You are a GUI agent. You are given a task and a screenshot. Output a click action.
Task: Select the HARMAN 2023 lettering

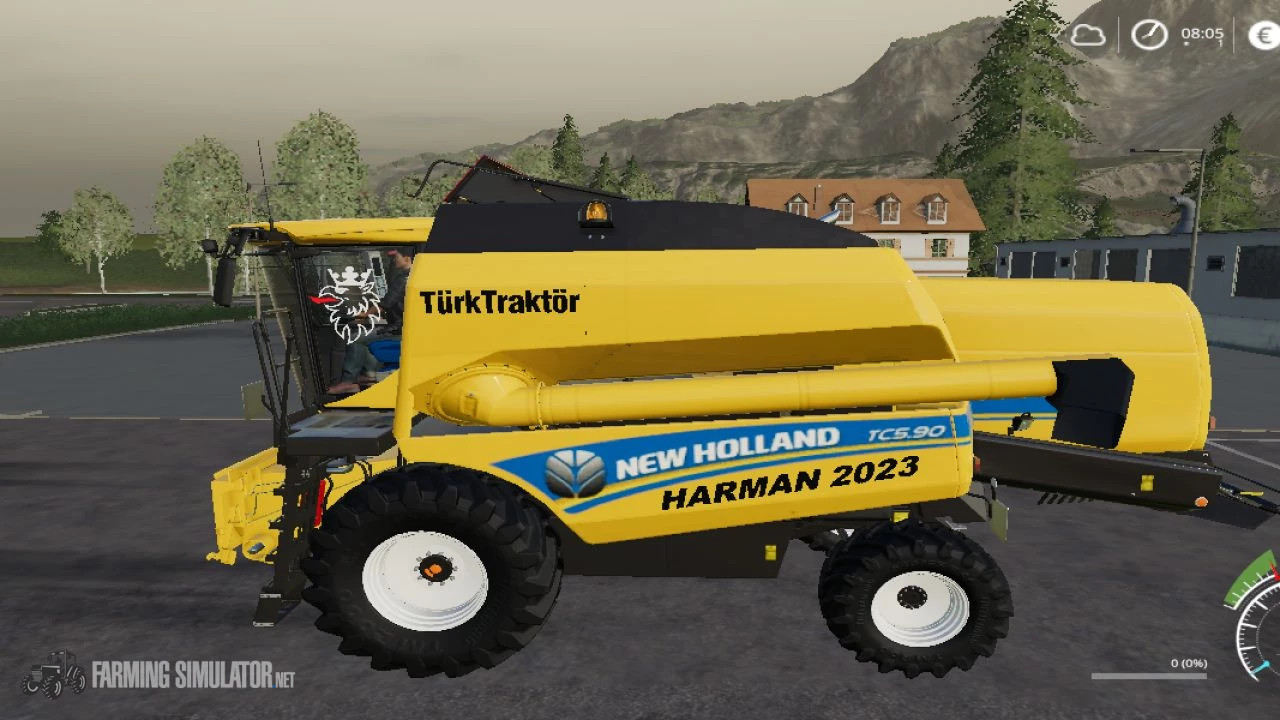[x=789, y=479]
